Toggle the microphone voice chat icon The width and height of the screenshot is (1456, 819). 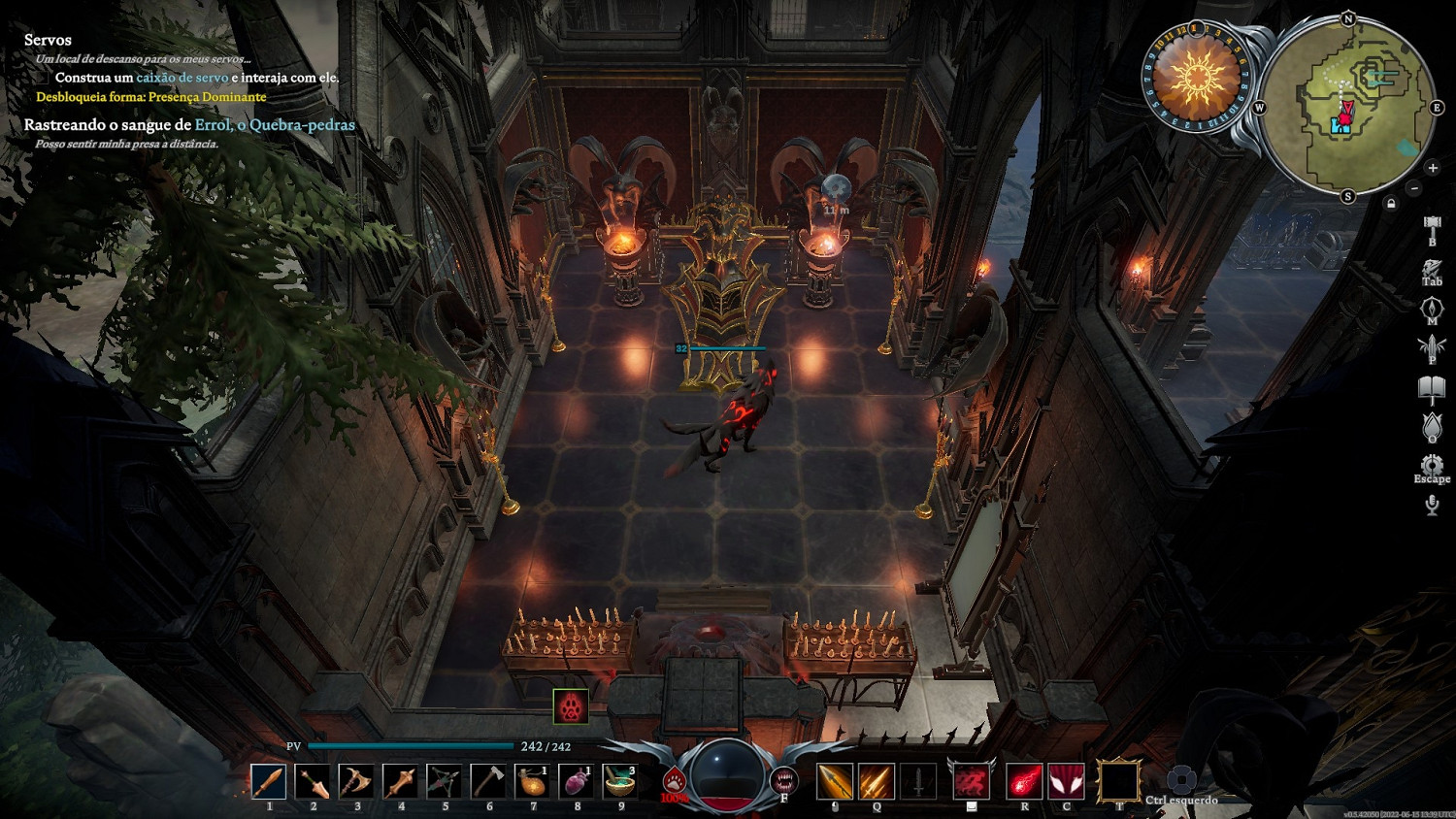pyautogui.click(x=1432, y=505)
